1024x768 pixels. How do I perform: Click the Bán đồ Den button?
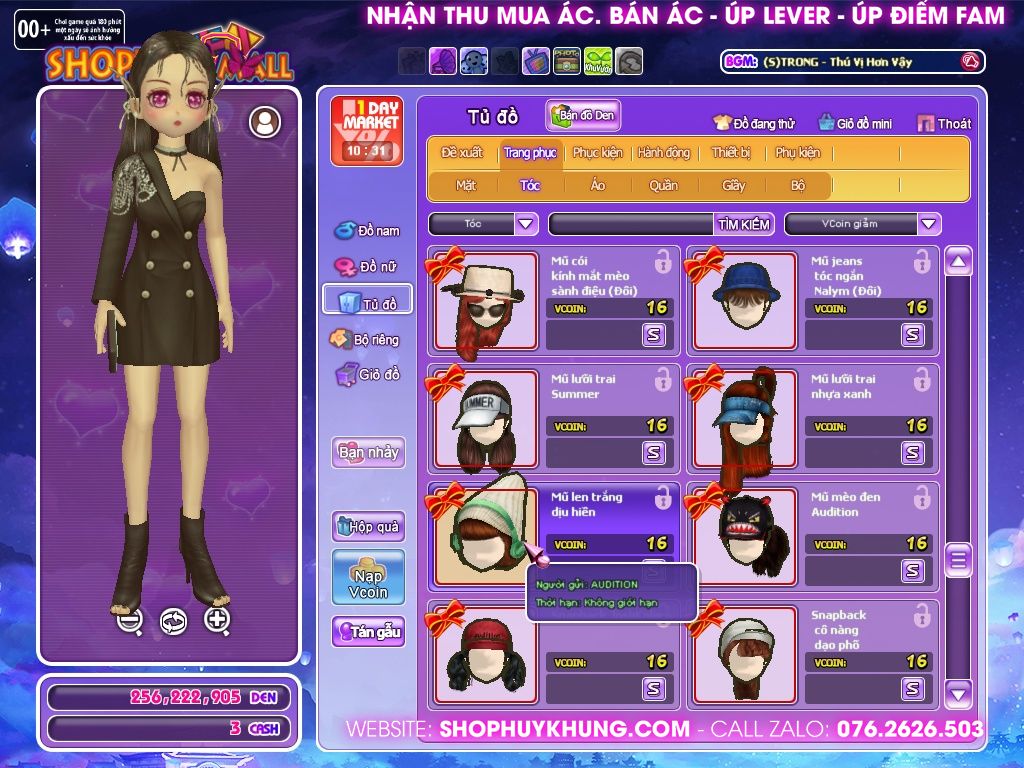click(584, 116)
